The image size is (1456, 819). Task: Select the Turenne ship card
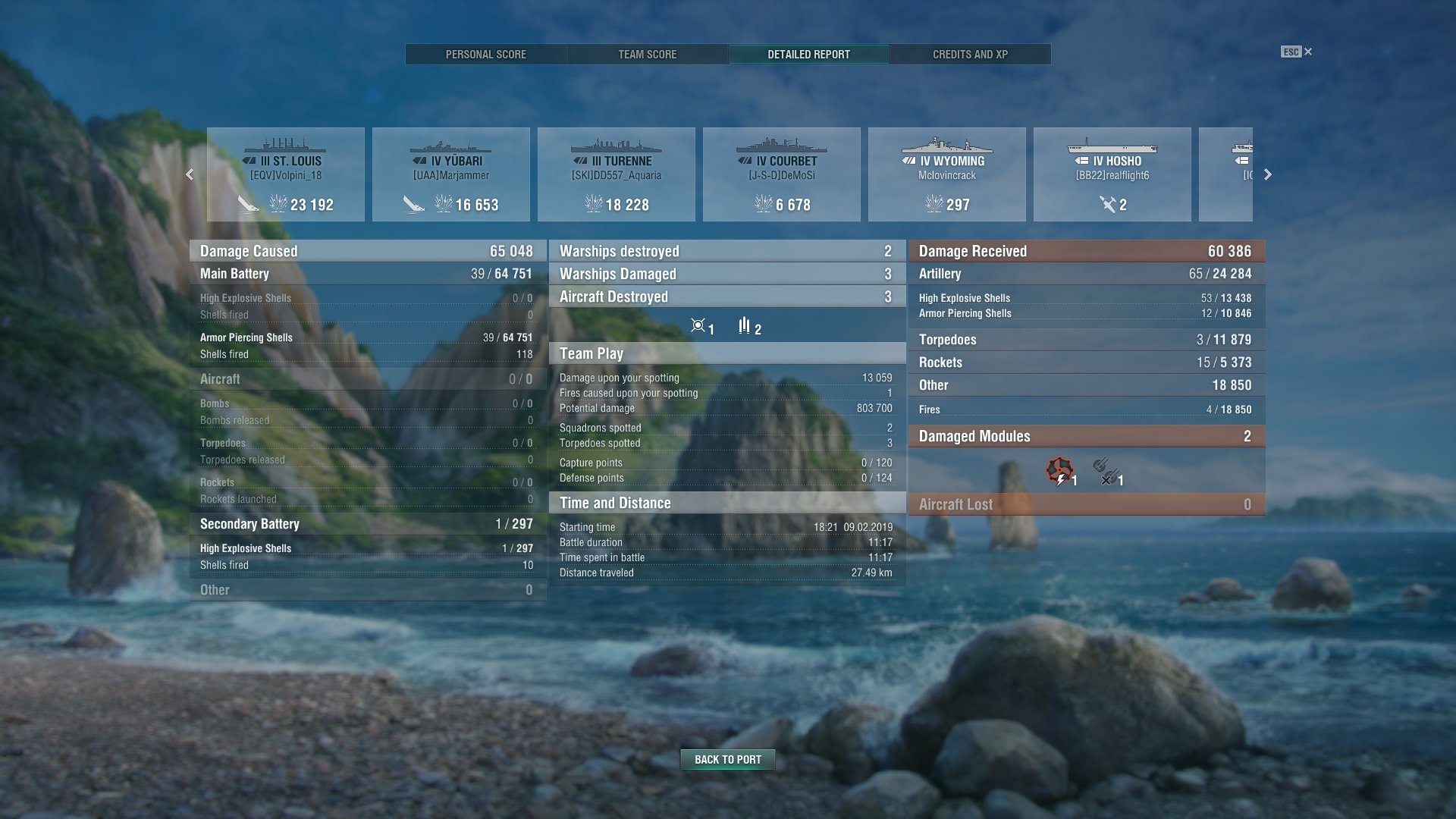(617, 174)
